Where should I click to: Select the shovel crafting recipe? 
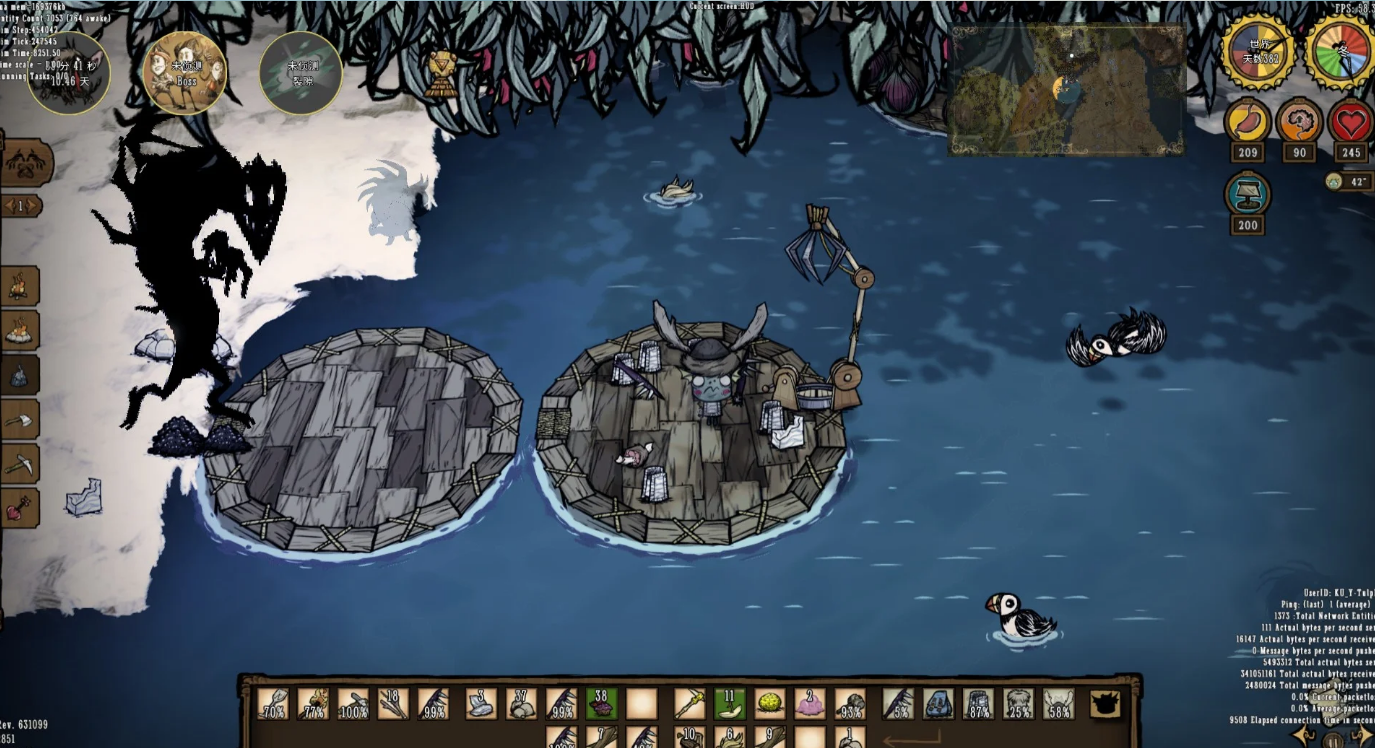coord(21,508)
